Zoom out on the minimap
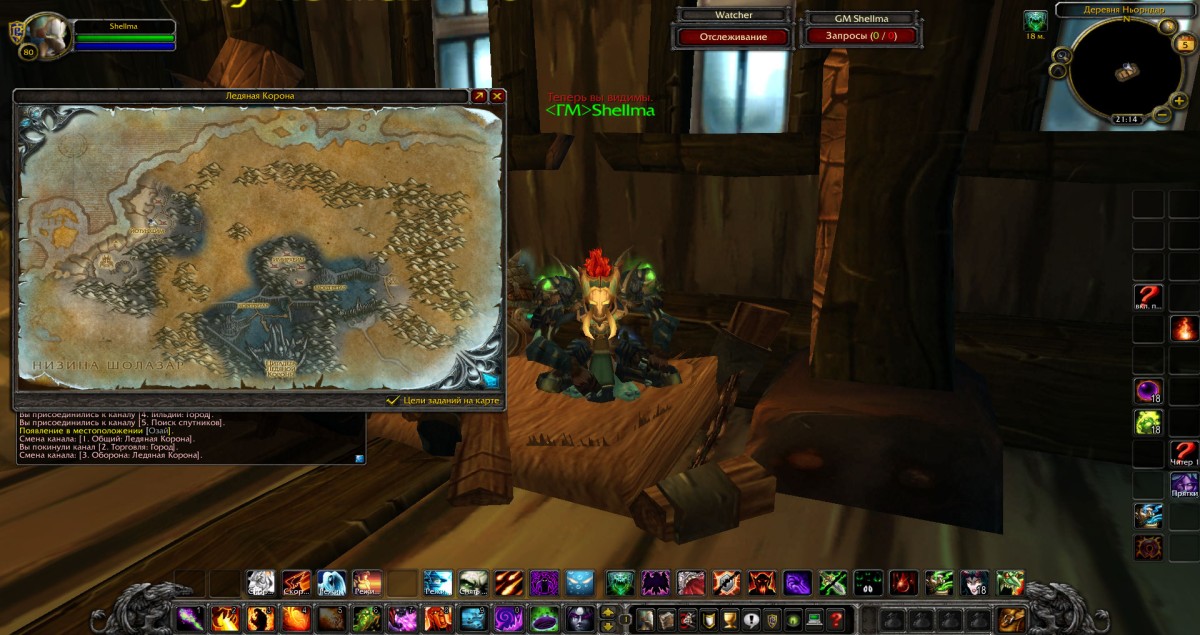Screen dimensions: 1200x635 tap(1162, 115)
